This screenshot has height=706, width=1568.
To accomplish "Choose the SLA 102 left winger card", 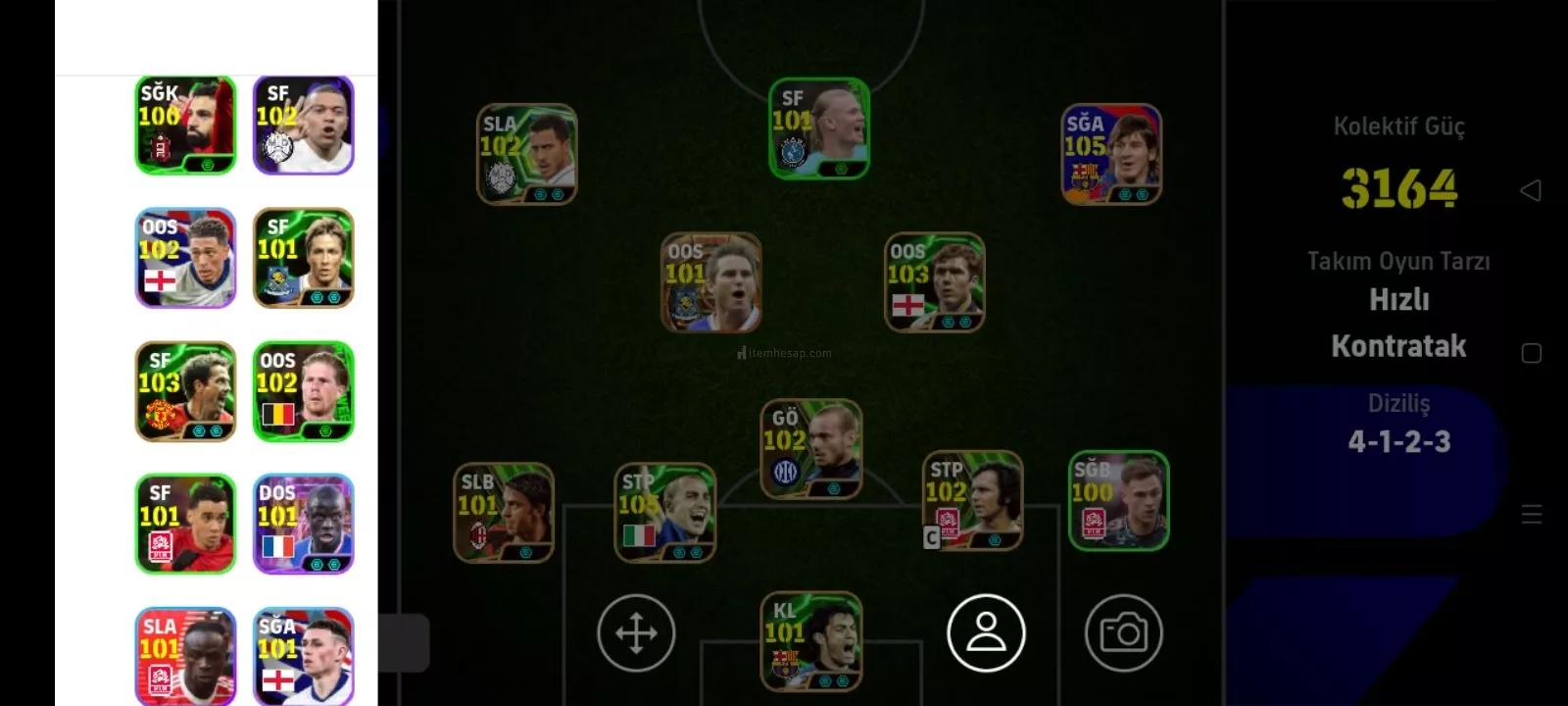I will pos(526,154).
